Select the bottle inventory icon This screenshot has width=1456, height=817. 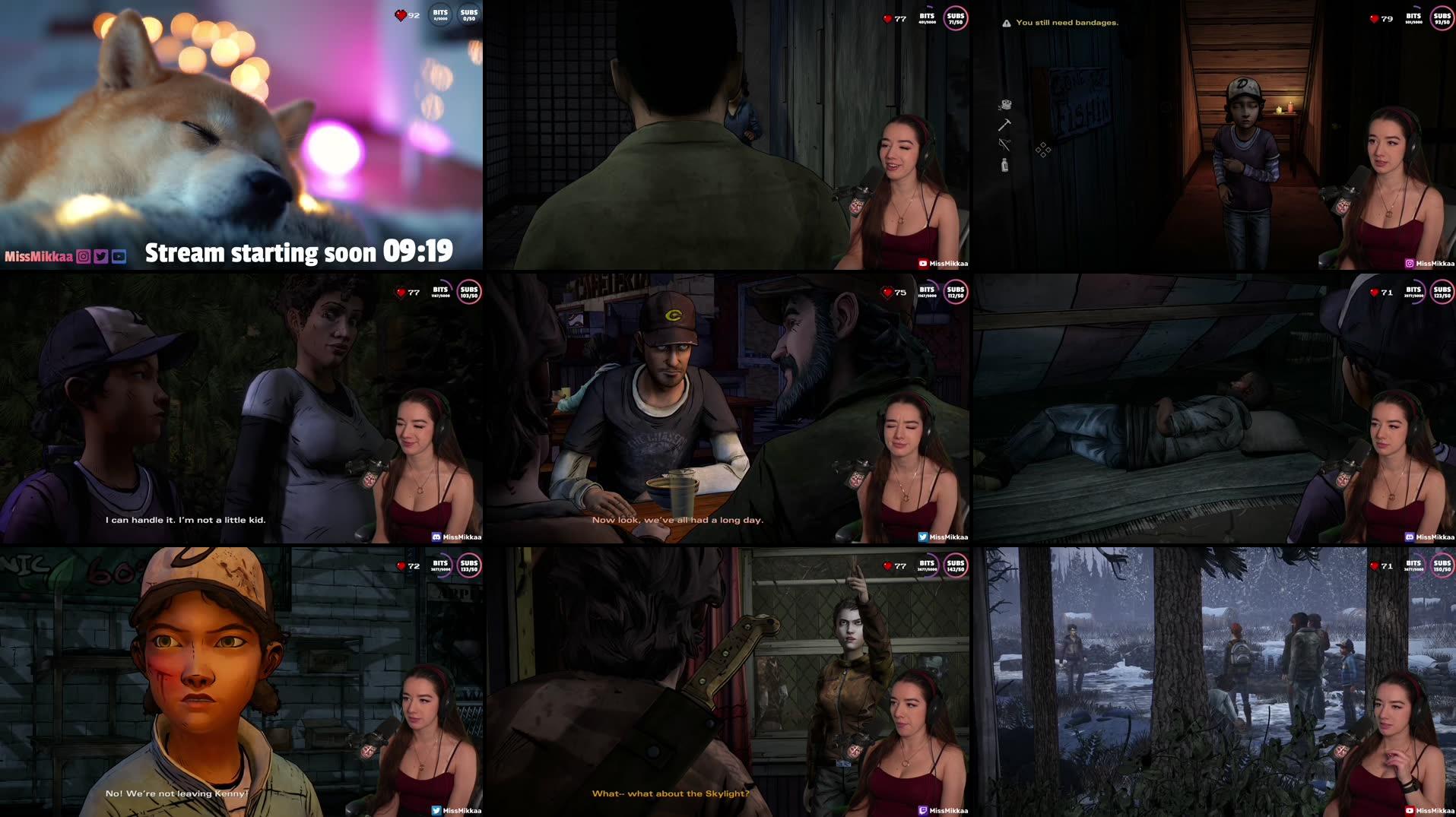[x=1005, y=164]
